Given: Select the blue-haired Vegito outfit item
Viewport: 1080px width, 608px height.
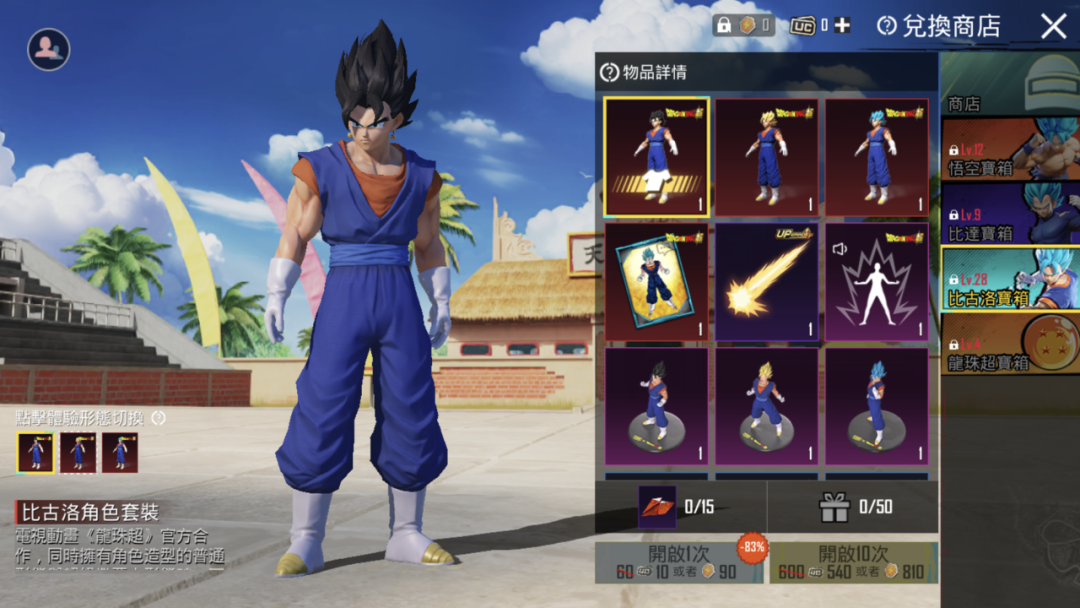Looking at the screenshot, I should (876, 156).
